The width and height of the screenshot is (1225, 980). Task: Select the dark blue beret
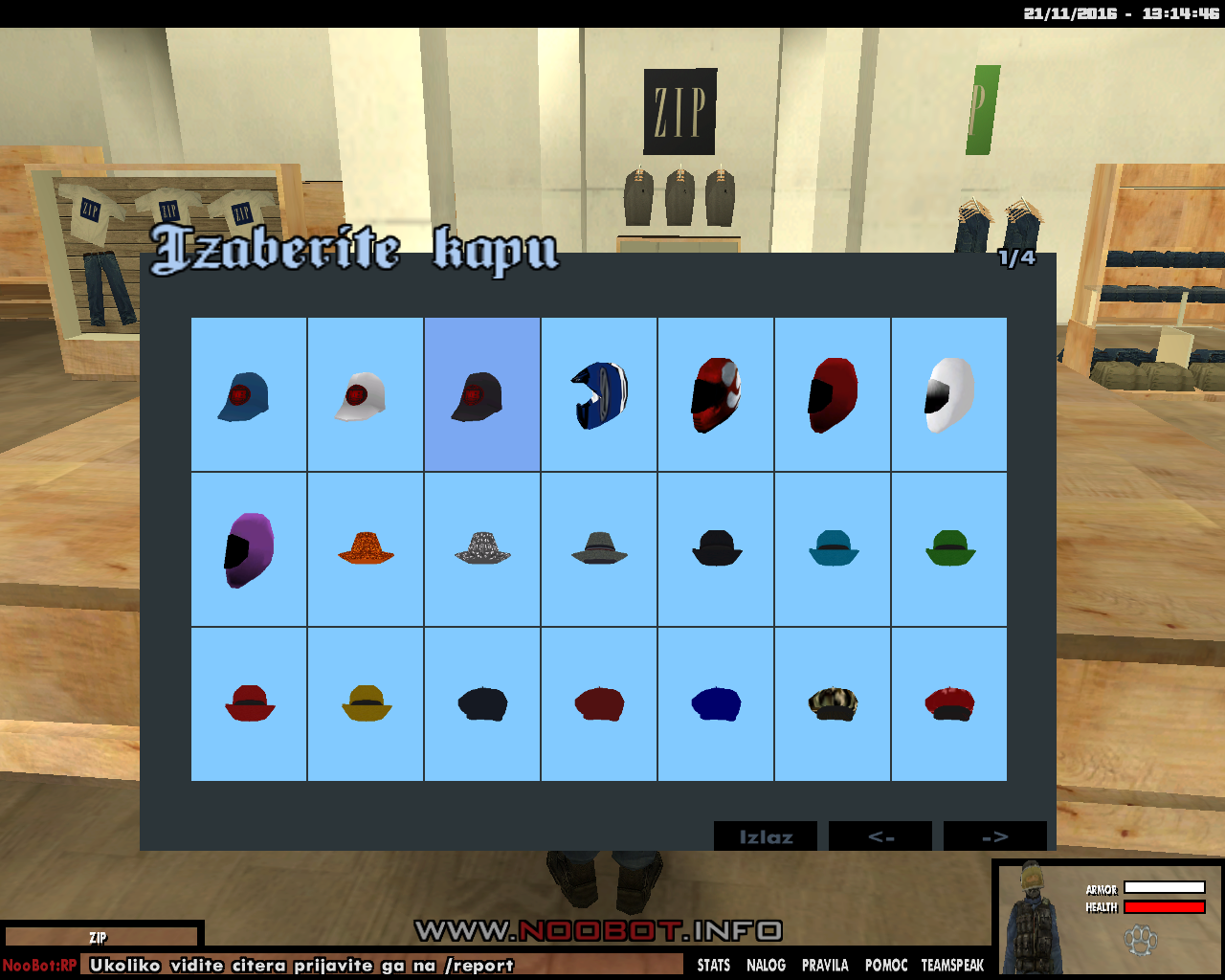(x=716, y=704)
